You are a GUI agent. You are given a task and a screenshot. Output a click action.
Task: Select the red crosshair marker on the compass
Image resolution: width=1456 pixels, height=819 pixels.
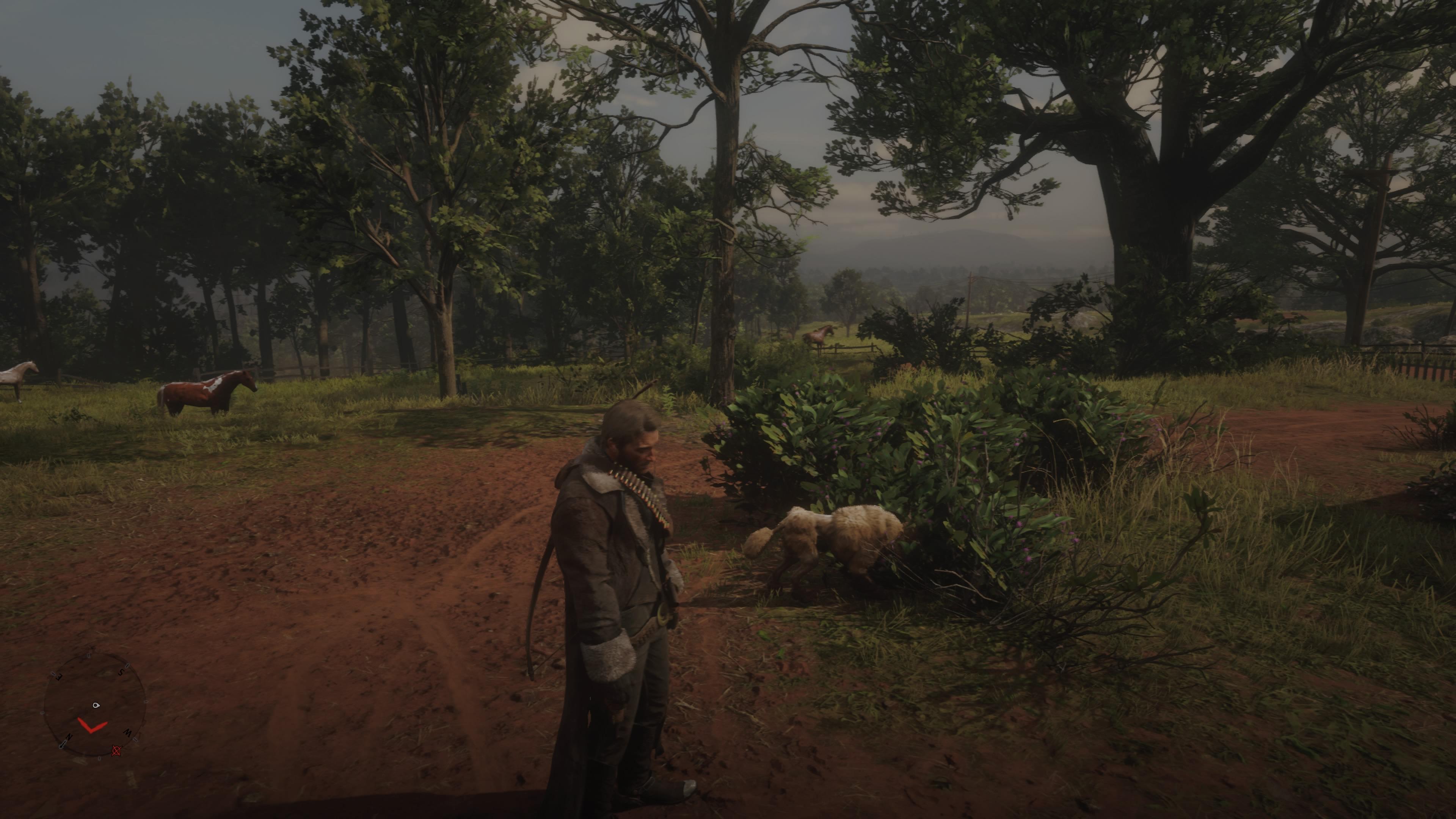tap(116, 751)
